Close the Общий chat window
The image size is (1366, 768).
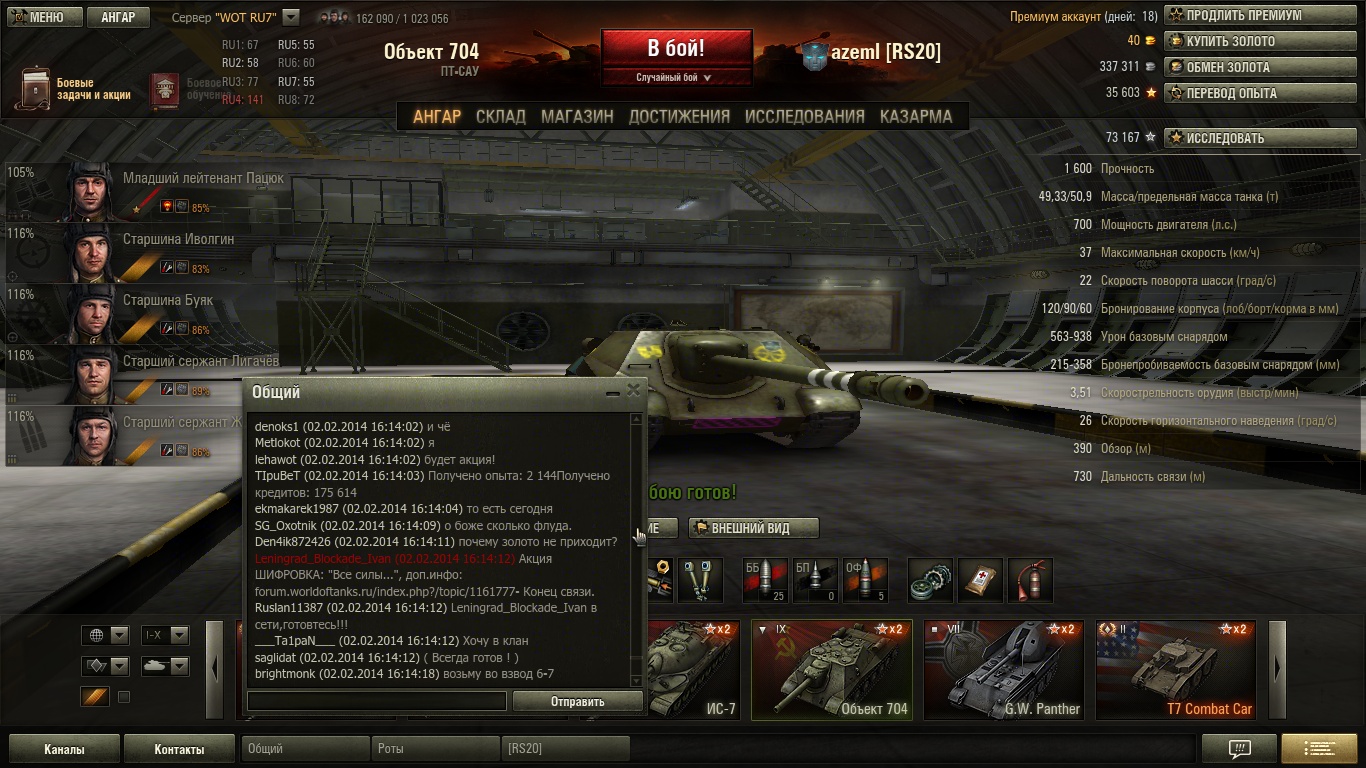click(633, 391)
